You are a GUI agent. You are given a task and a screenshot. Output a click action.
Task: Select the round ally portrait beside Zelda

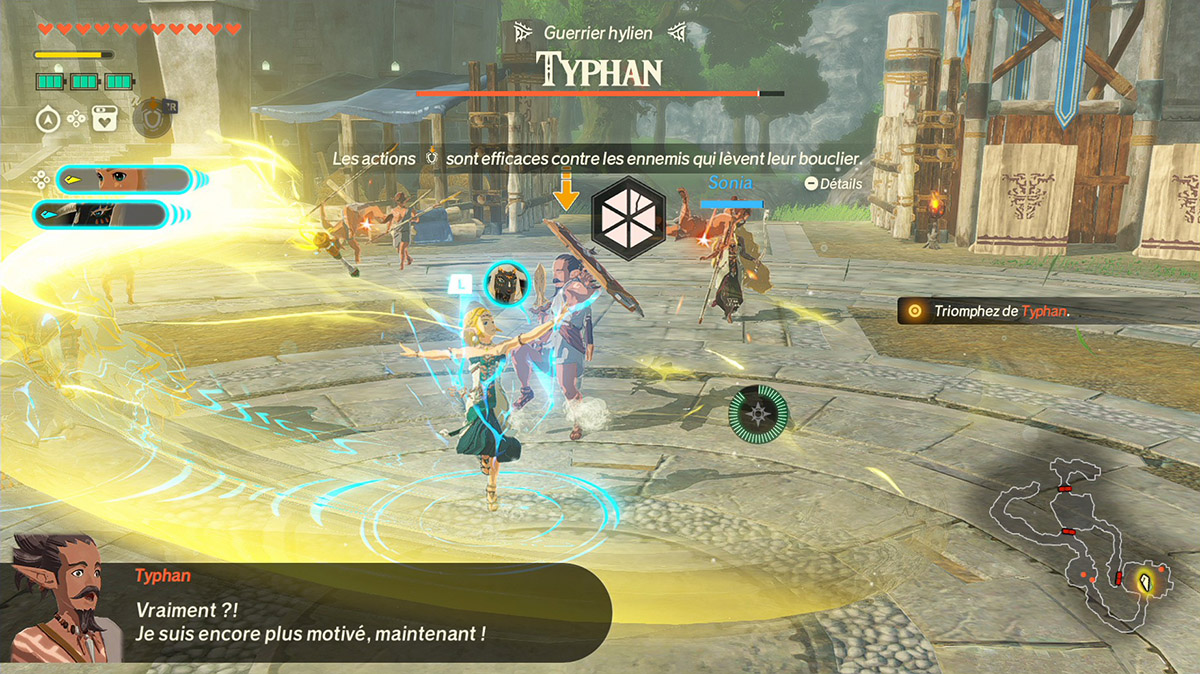[x=507, y=283]
